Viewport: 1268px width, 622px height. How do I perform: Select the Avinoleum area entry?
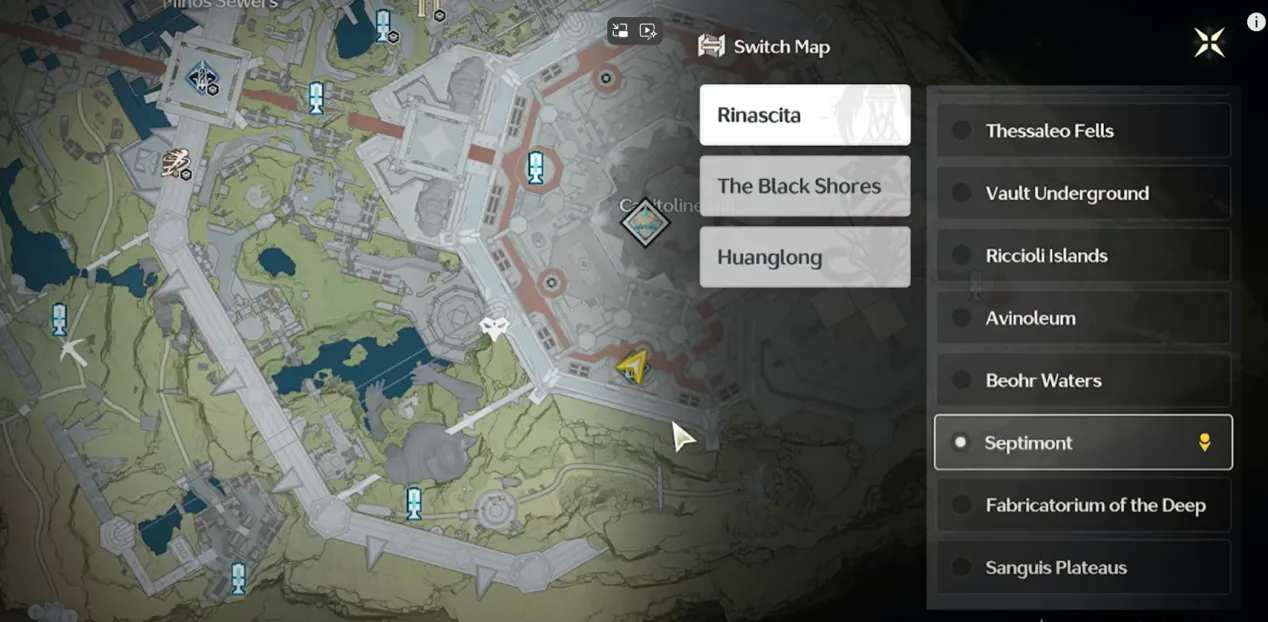[1082, 318]
